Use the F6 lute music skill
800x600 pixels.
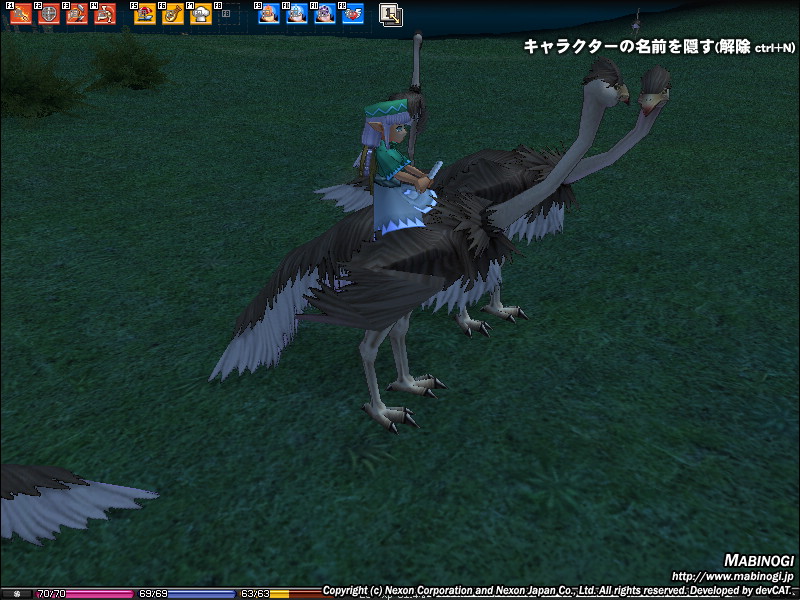point(173,15)
